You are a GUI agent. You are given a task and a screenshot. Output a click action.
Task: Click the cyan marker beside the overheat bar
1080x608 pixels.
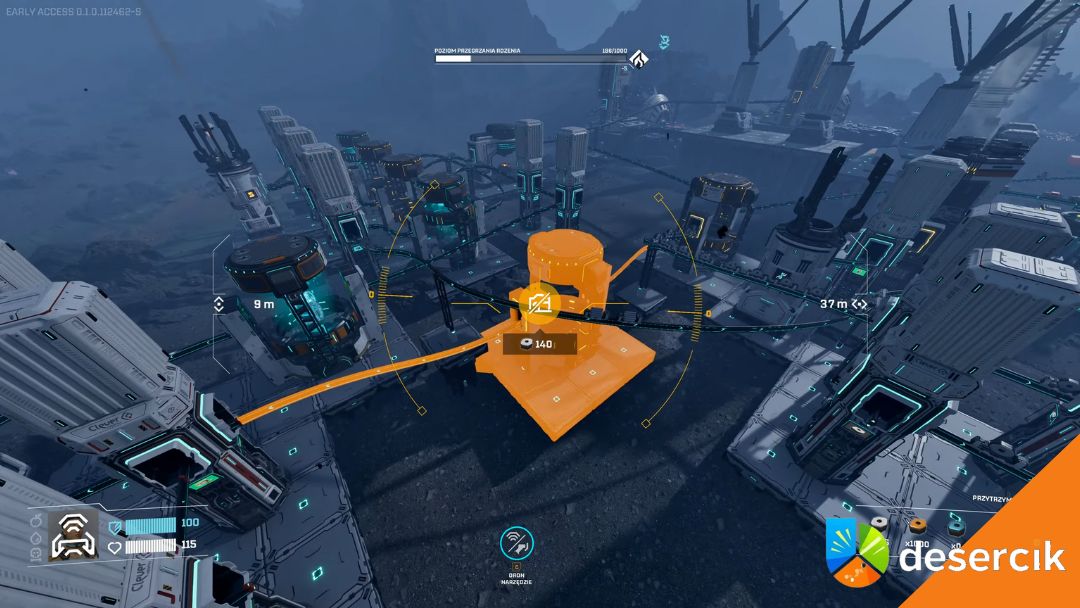[x=663, y=41]
